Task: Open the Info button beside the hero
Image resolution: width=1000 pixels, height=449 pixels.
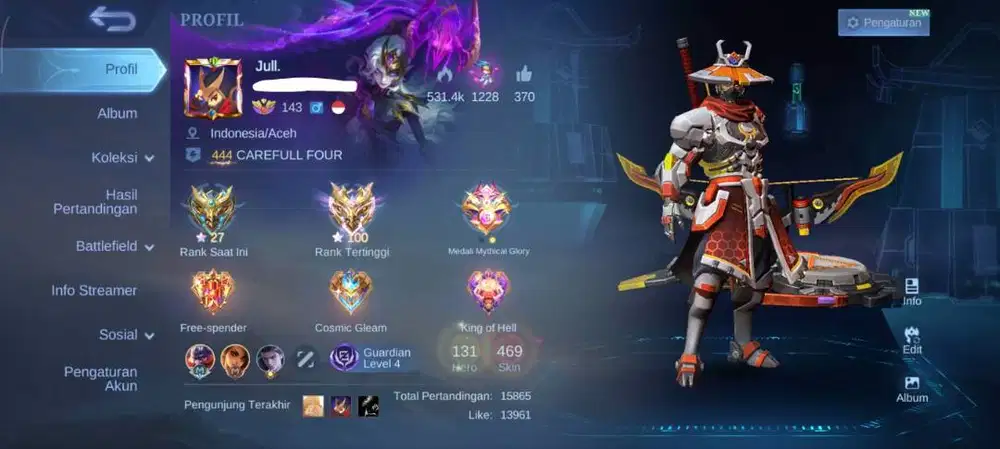Action: pyautogui.click(x=912, y=292)
